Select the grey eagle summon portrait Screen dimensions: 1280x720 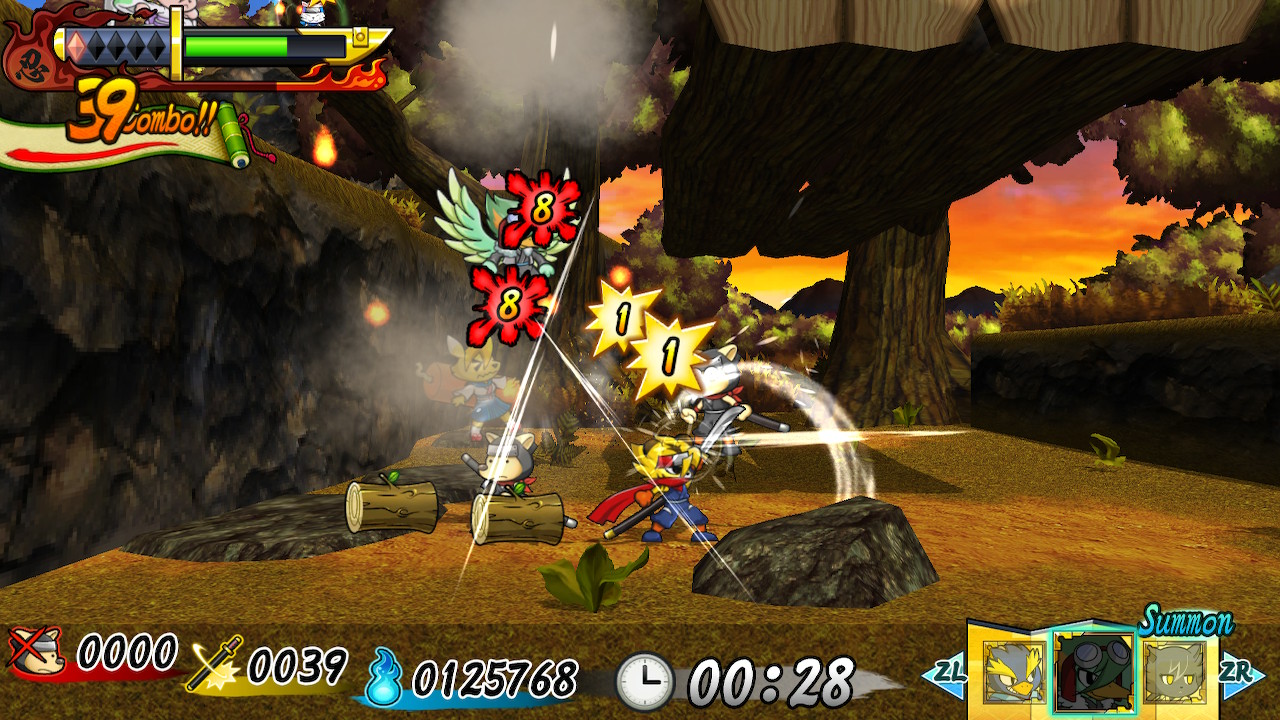[1011, 670]
